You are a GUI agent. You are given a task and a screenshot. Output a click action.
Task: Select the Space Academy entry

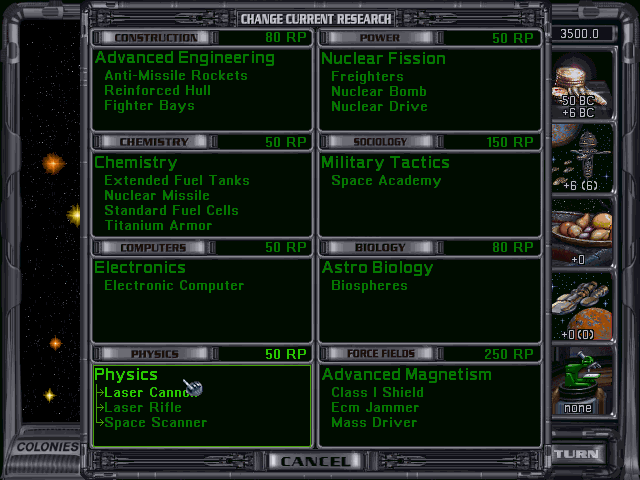385,180
